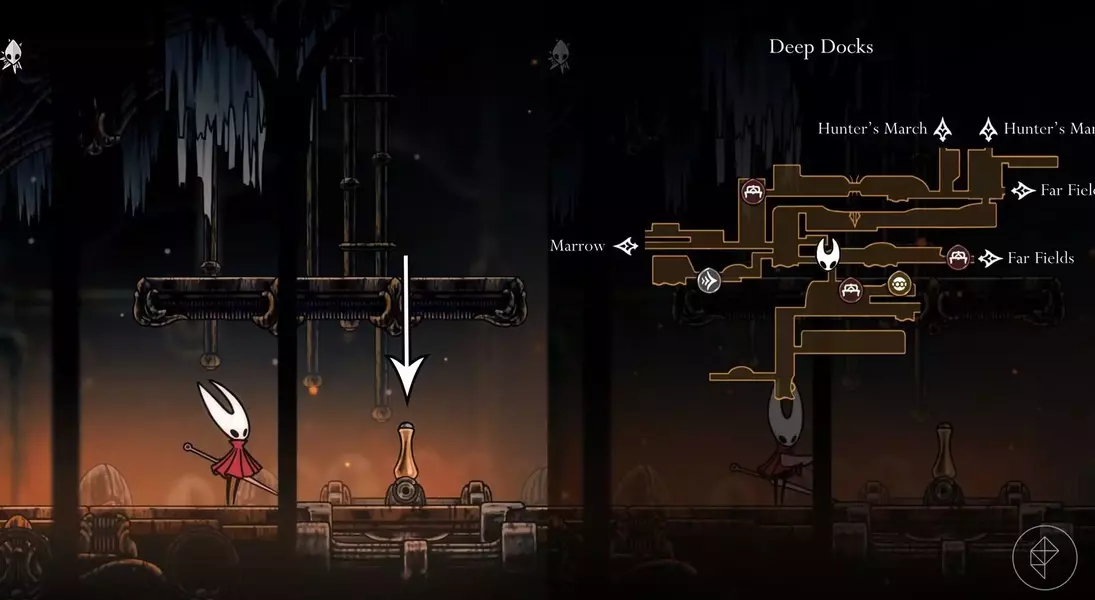Select Hornet's position marker on the map
This screenshot has width=1095, height=600.
pyautogui.click(x=828, y=254)
